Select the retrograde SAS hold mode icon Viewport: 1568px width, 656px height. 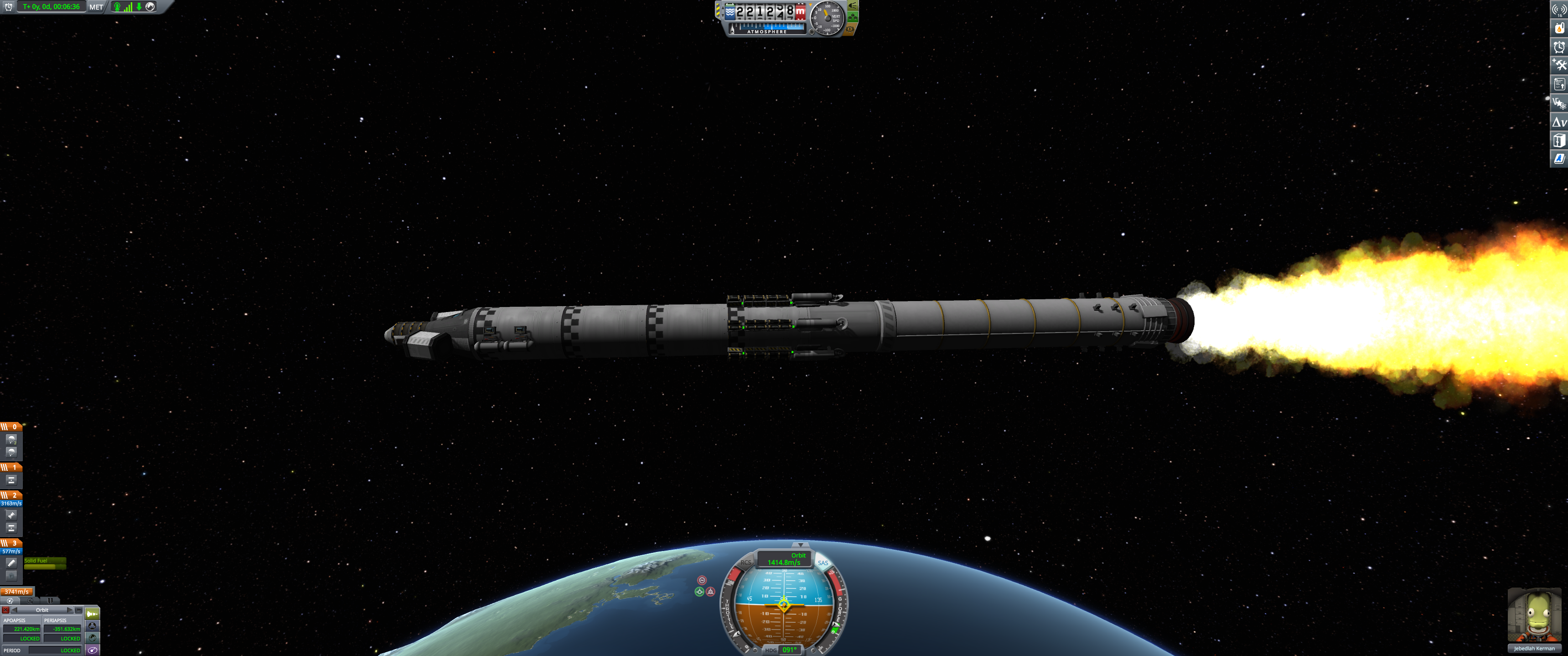710,591
